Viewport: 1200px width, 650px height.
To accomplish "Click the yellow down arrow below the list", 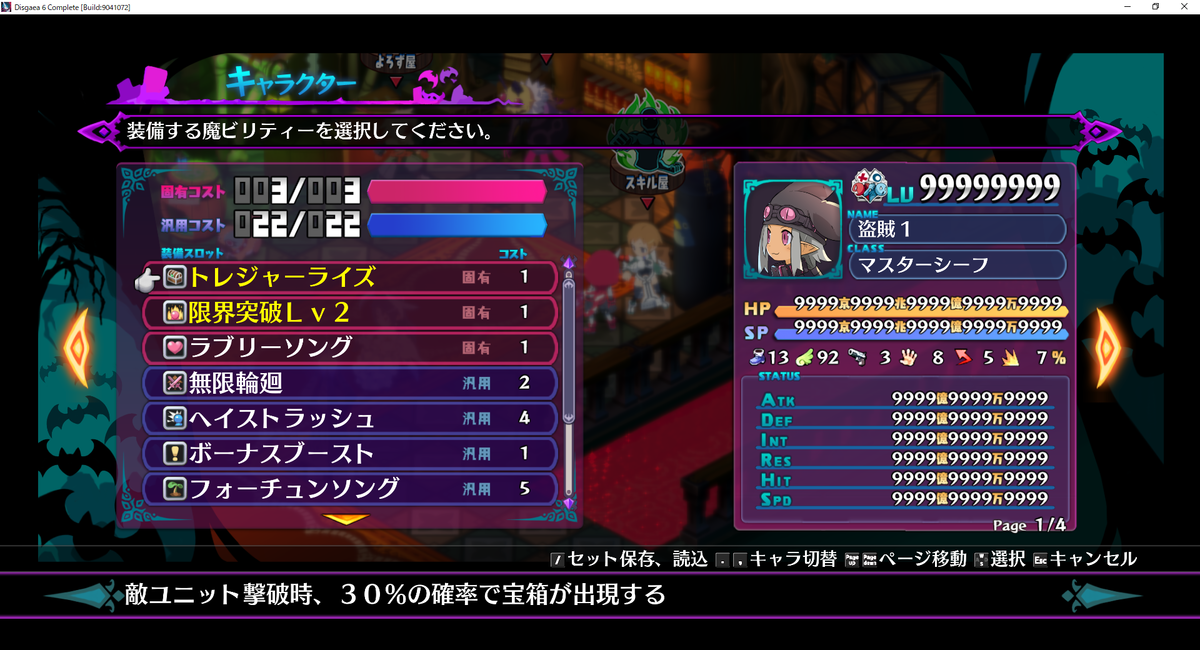I will pos(347,519).
